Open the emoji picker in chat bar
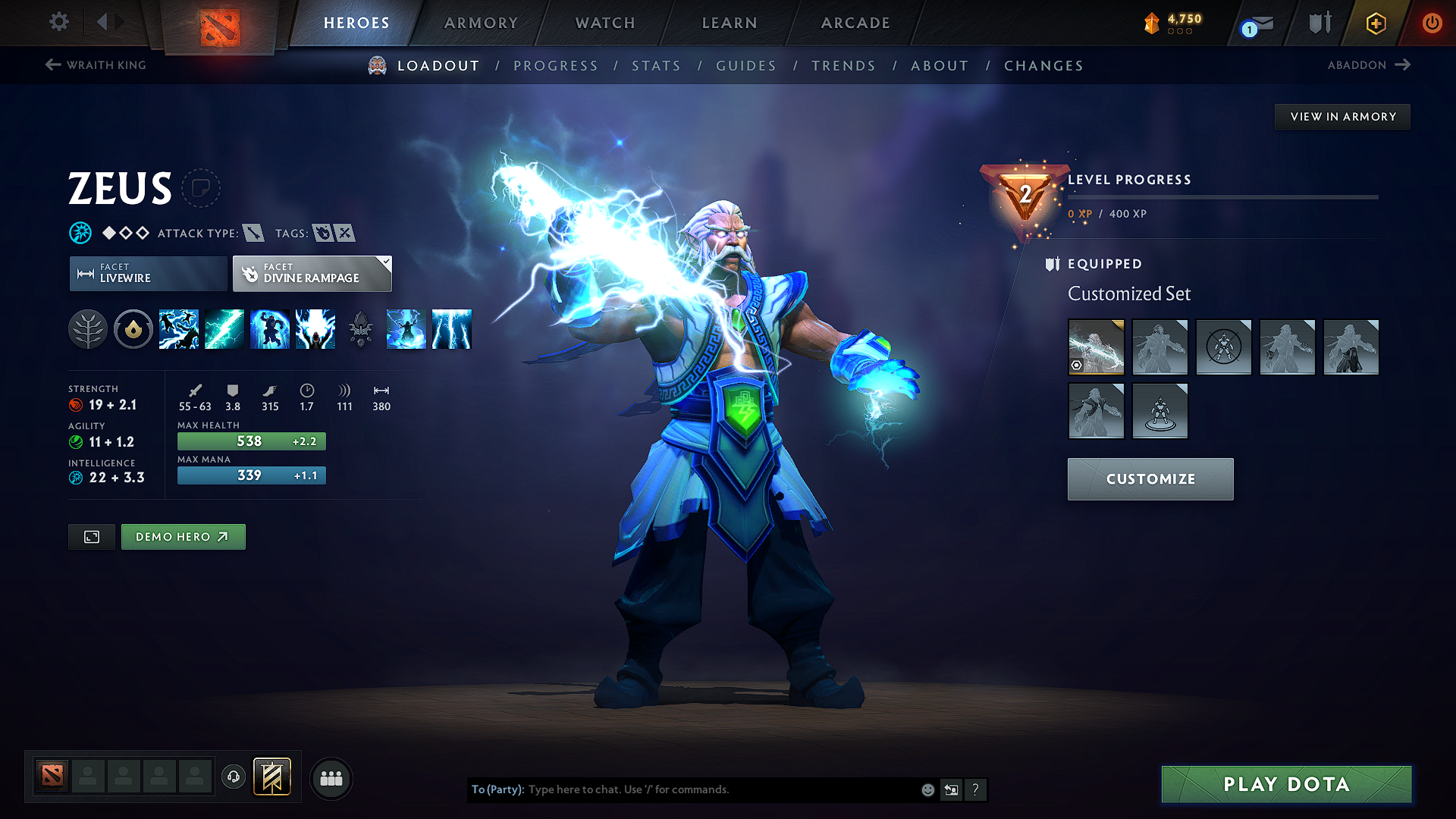Screen dimensions: 1456x819 [x=927, y=789]
